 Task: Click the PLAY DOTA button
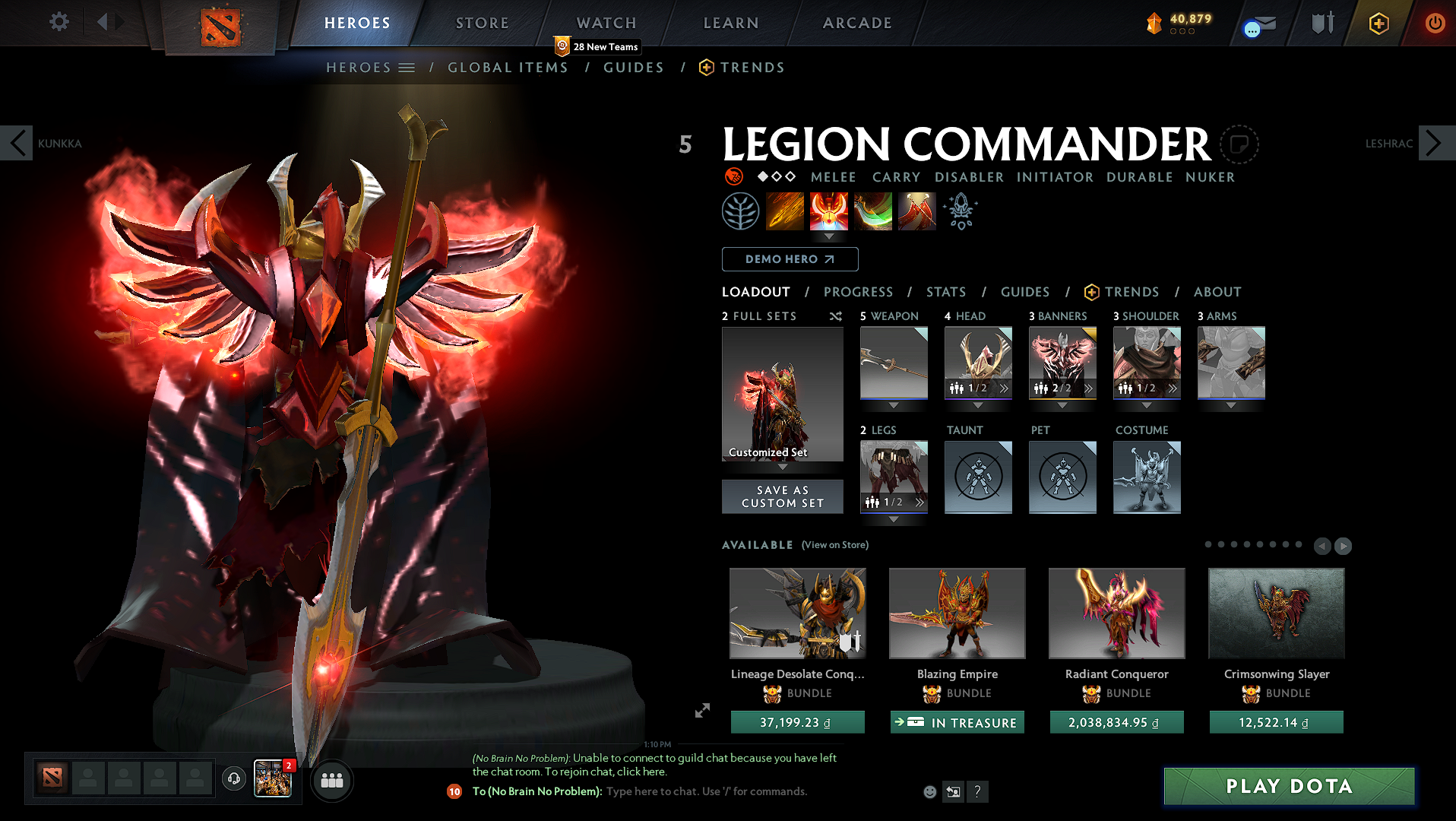click(x=1289, y=786)
